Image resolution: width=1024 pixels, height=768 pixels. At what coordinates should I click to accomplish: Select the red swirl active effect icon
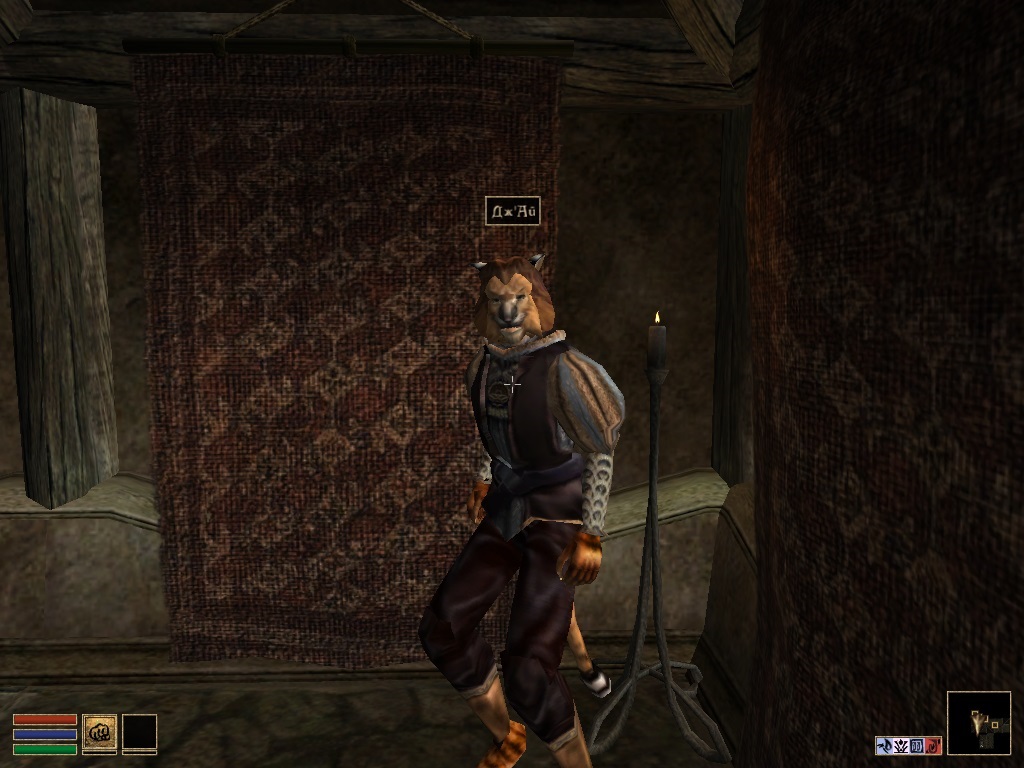pyautogui.click(x=932, y=745)
